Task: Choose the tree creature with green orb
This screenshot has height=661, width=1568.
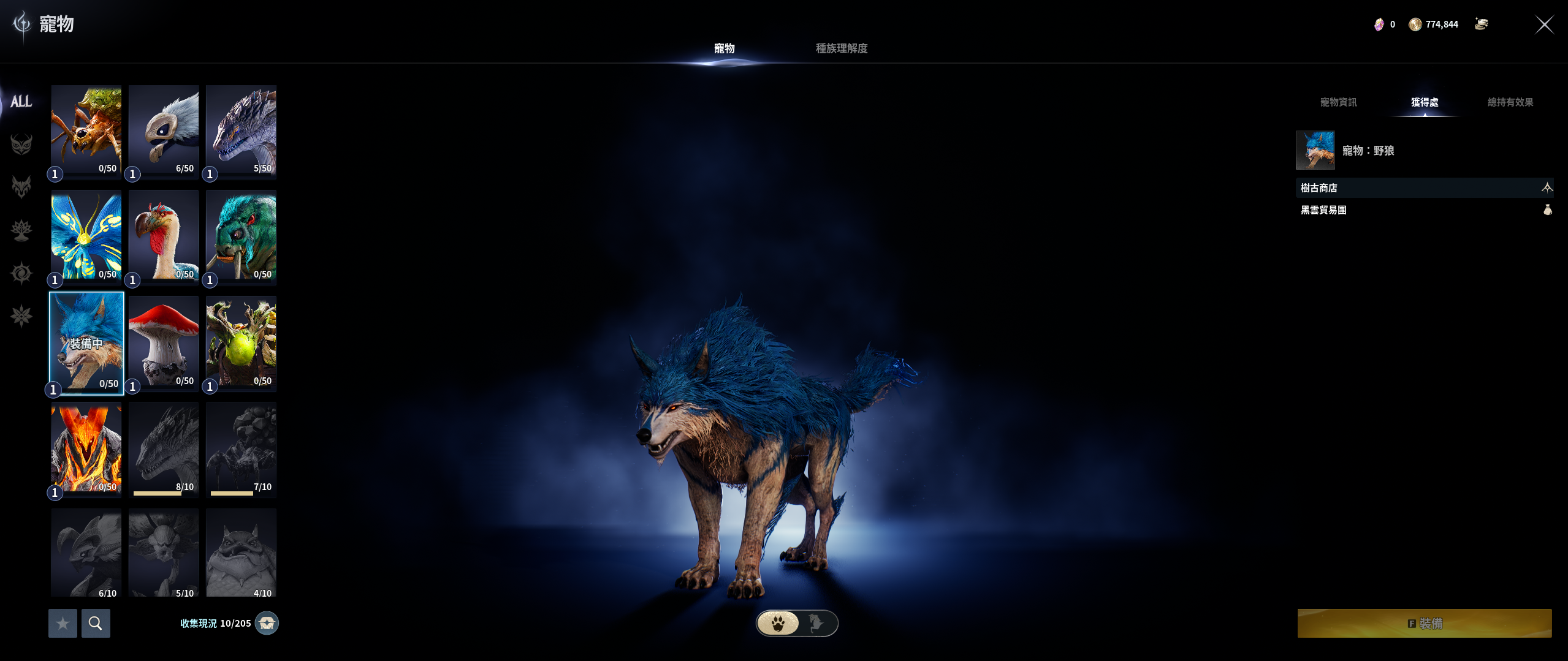Action: coord(241,343)
